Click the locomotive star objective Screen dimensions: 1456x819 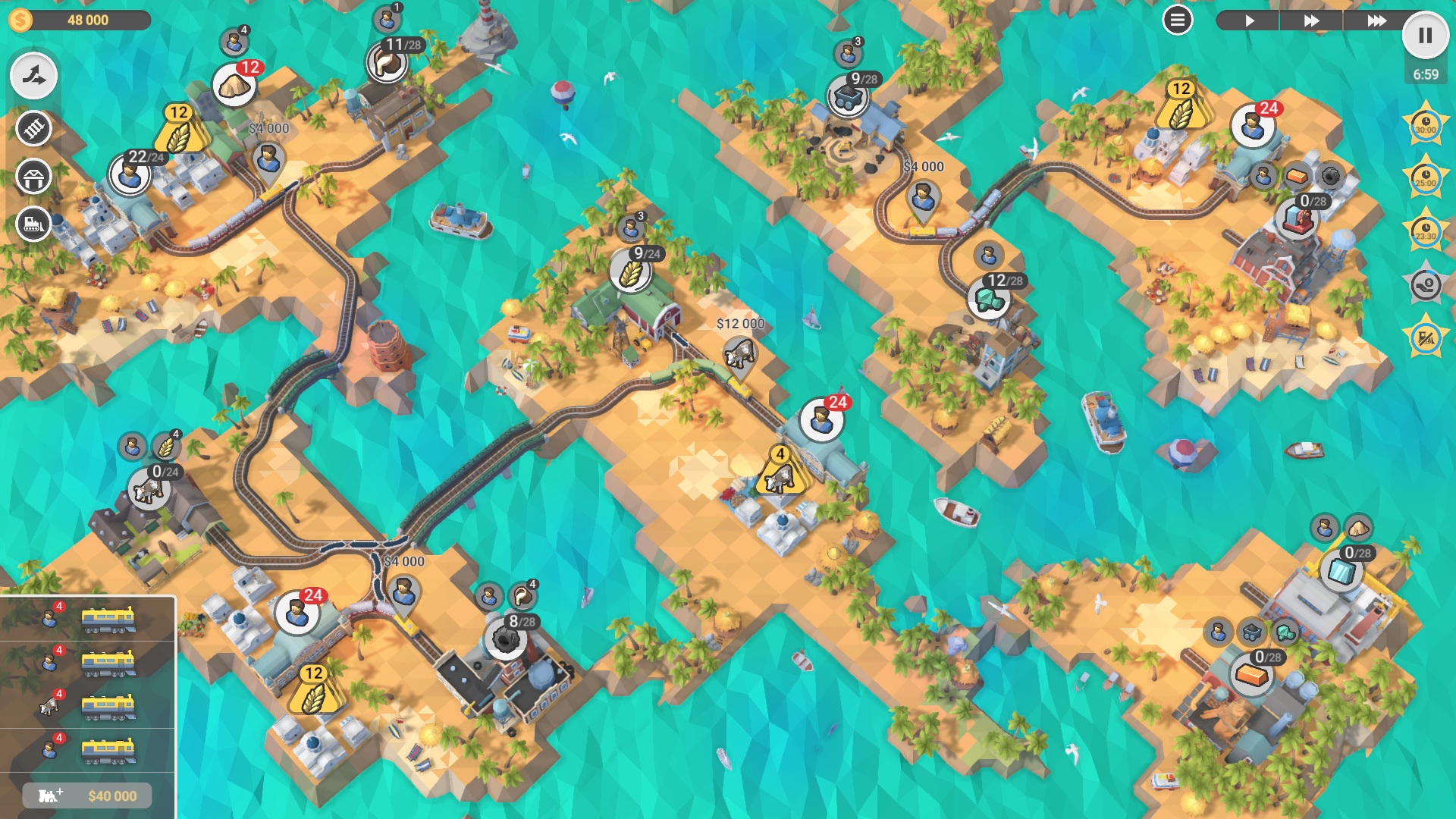click(x=1426, y=339)
